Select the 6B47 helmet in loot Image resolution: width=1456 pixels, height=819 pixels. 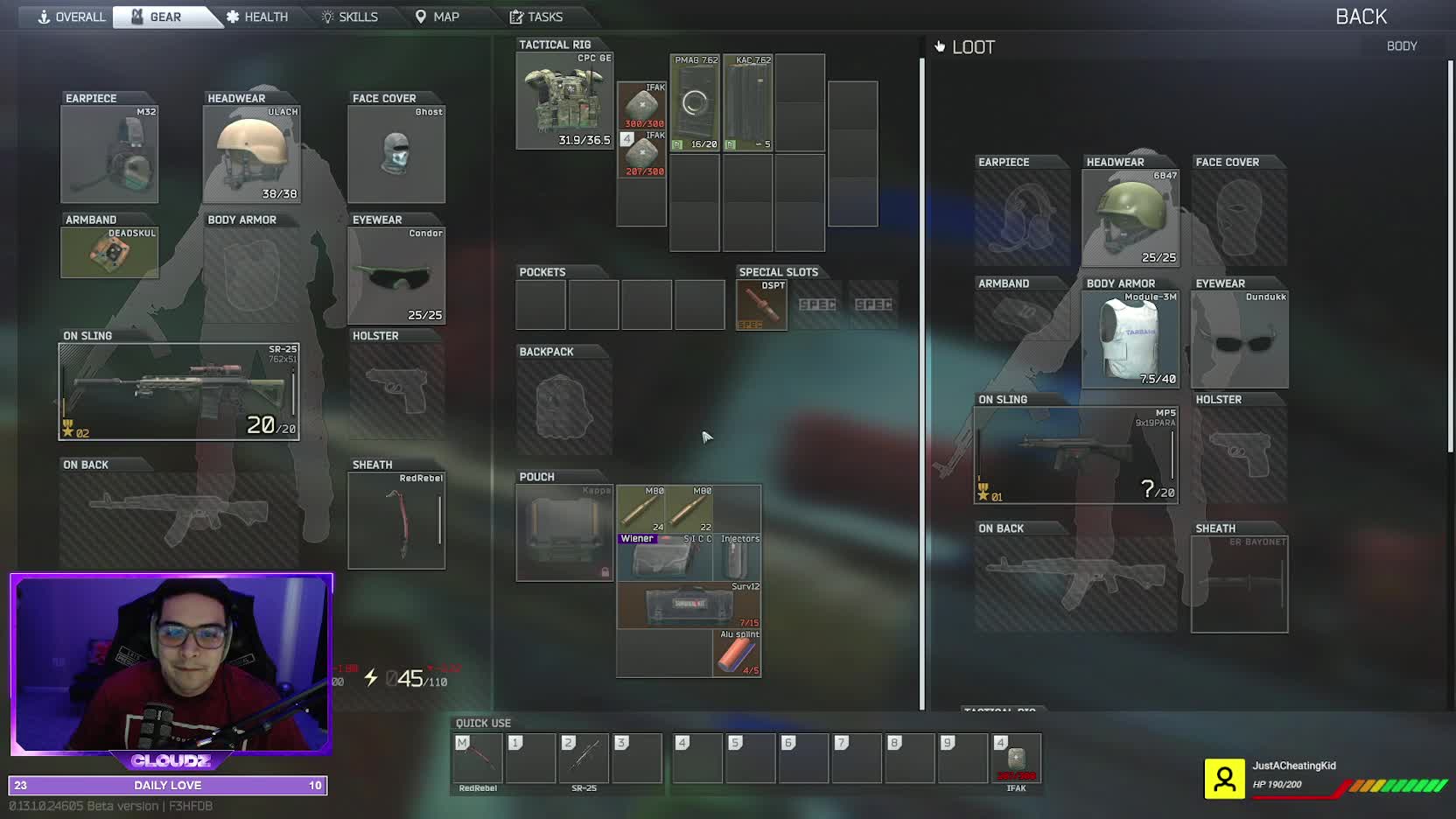1130,218
